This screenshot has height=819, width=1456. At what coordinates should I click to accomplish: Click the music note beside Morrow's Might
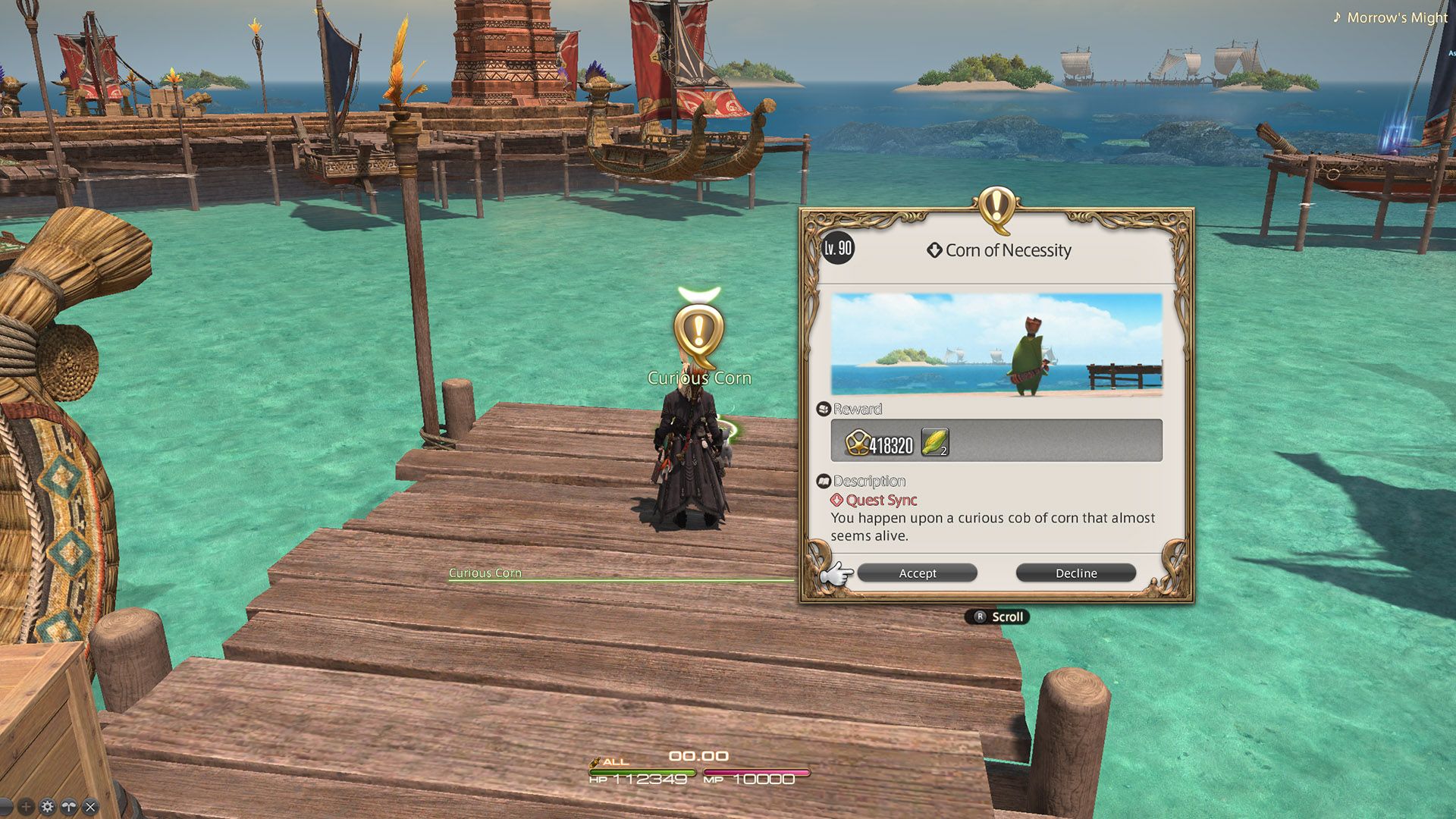tap(1337, 17)
